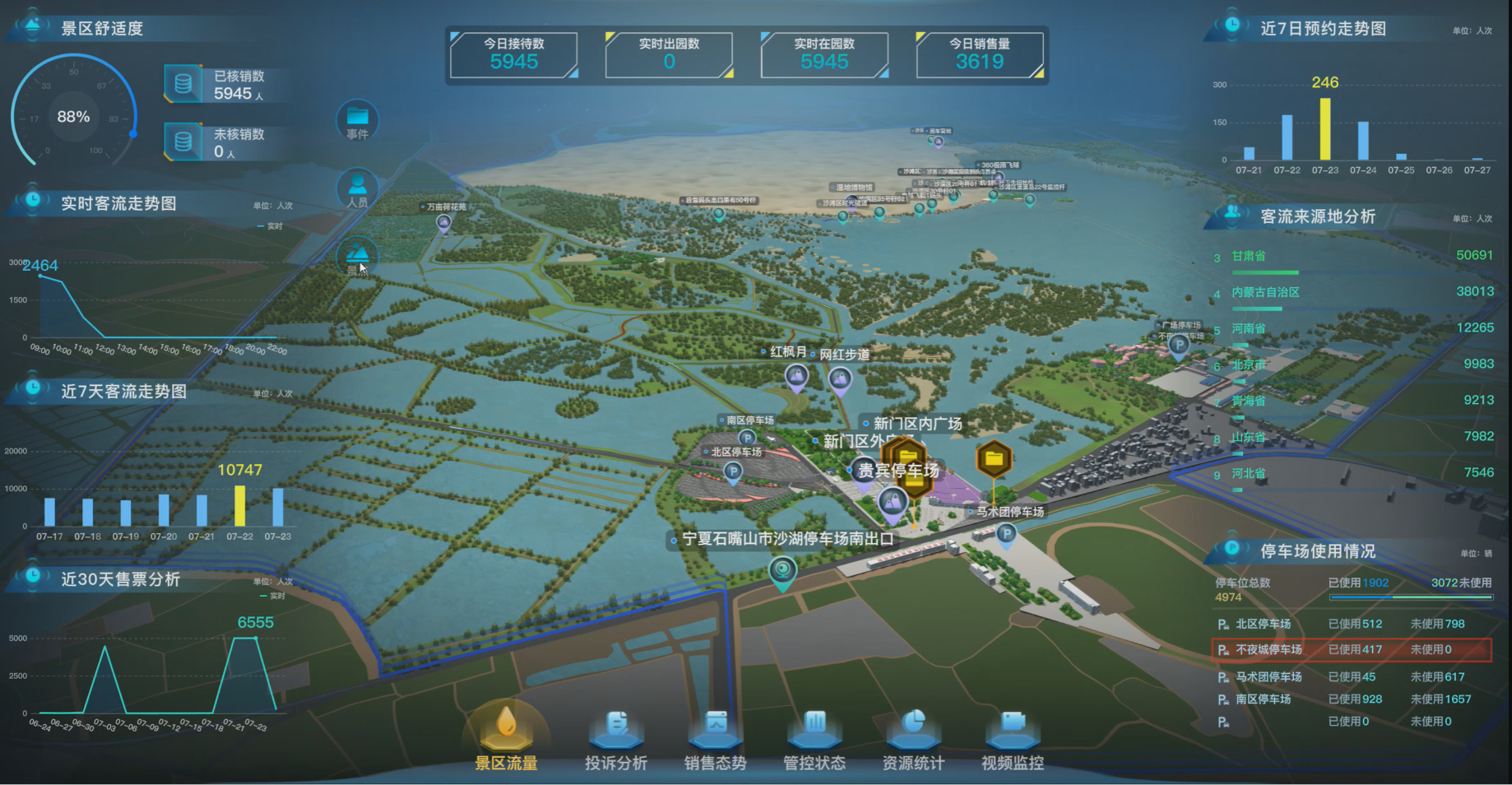1512x785 pixels.
Task: Select the 沙湖停车场南出口 teal map marker
Action: (x=782, y=571)
